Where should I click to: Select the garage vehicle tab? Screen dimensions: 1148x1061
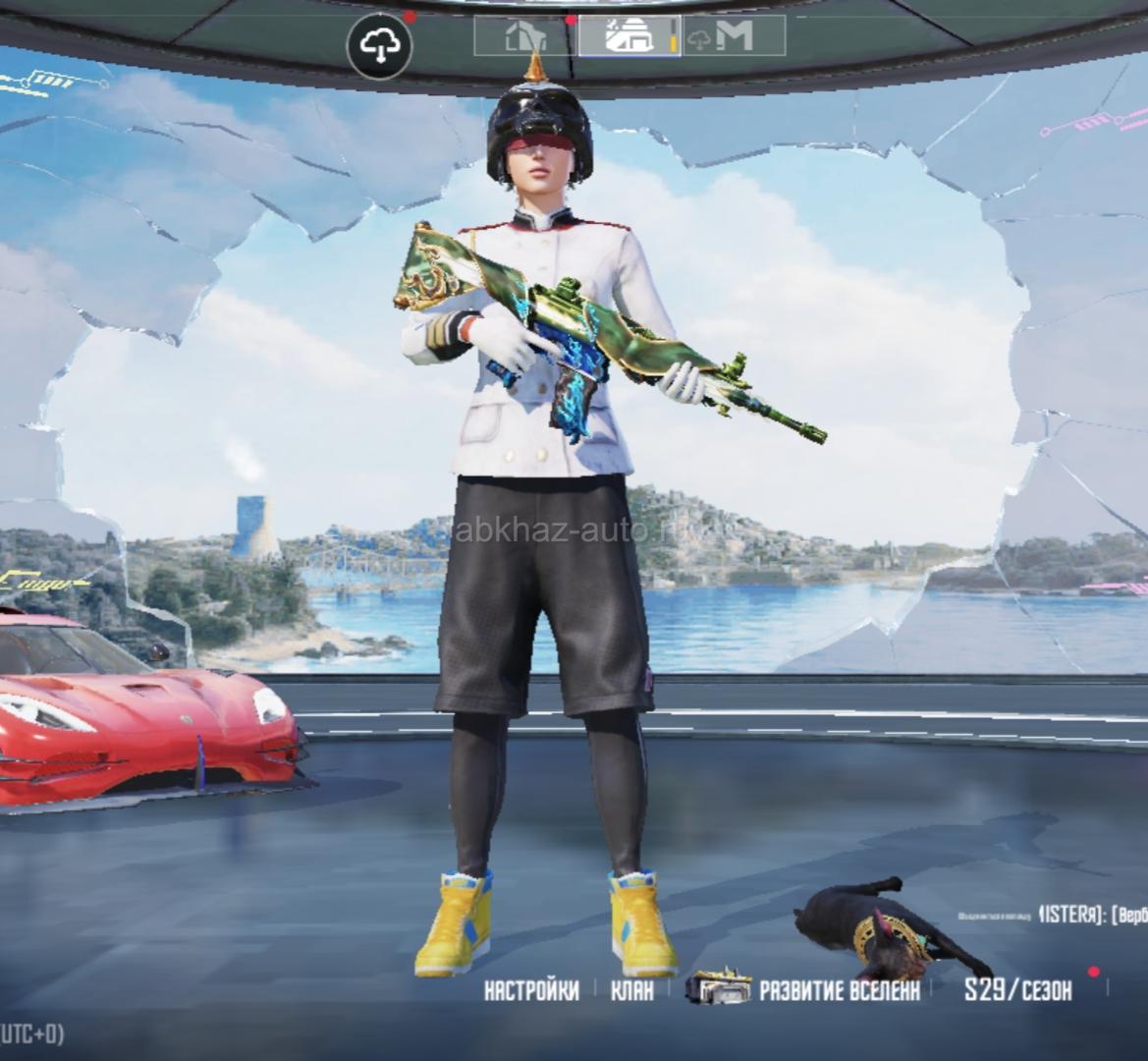coord(629,36)
